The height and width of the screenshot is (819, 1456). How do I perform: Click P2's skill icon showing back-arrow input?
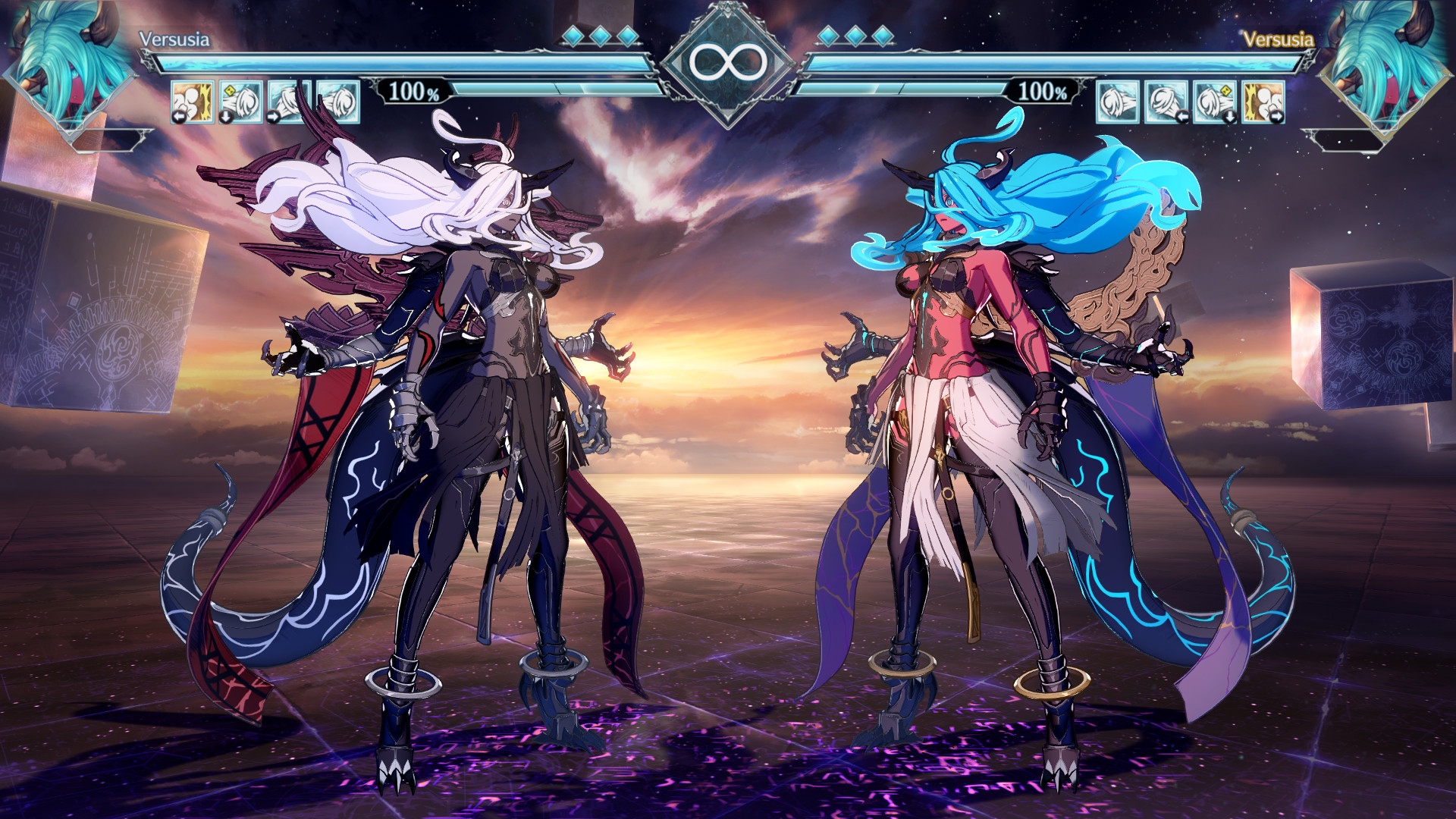point(1166,102)
